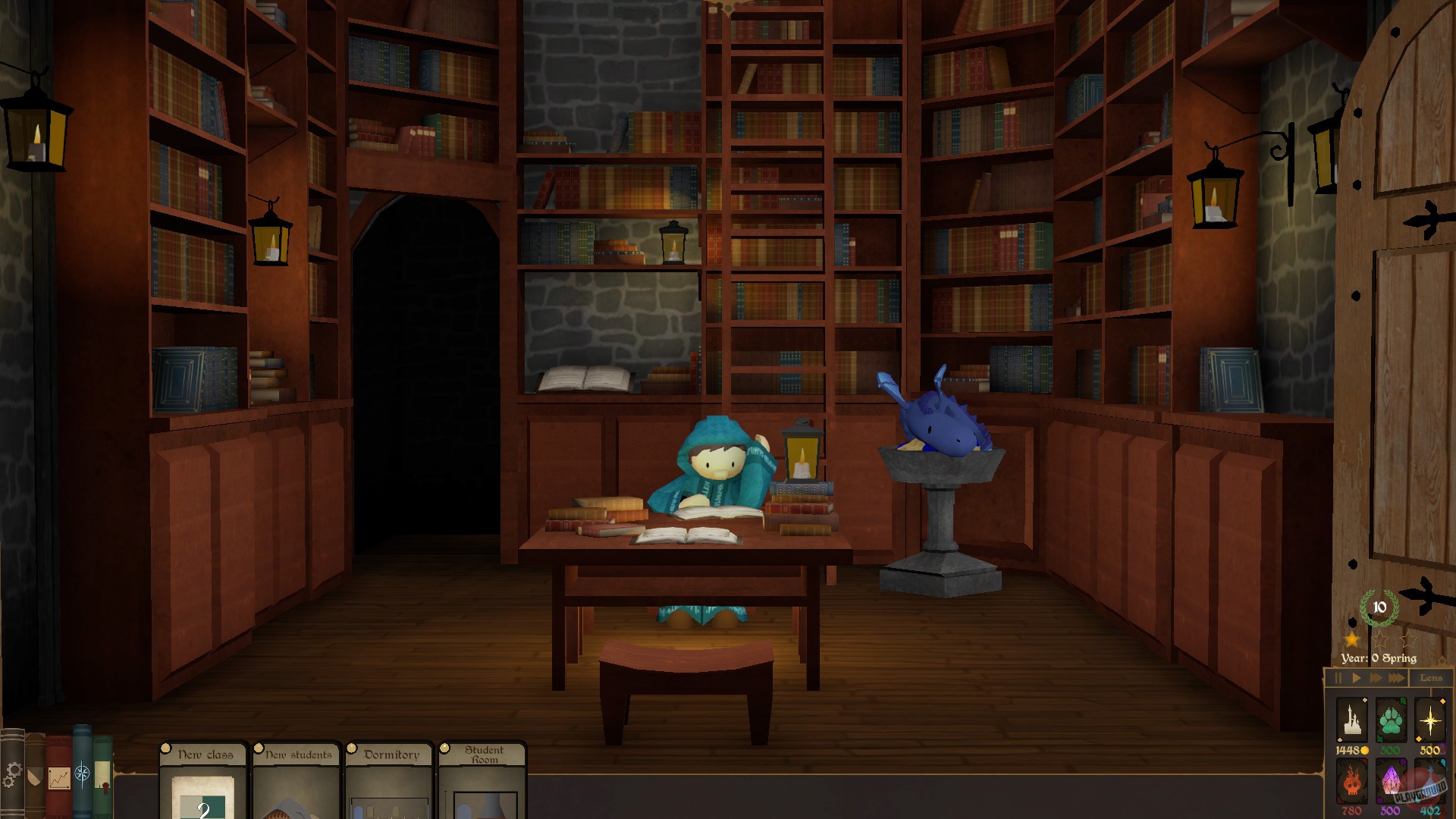
Task: Enable double-speed fast forward
Action: [x=1376, y=677]
